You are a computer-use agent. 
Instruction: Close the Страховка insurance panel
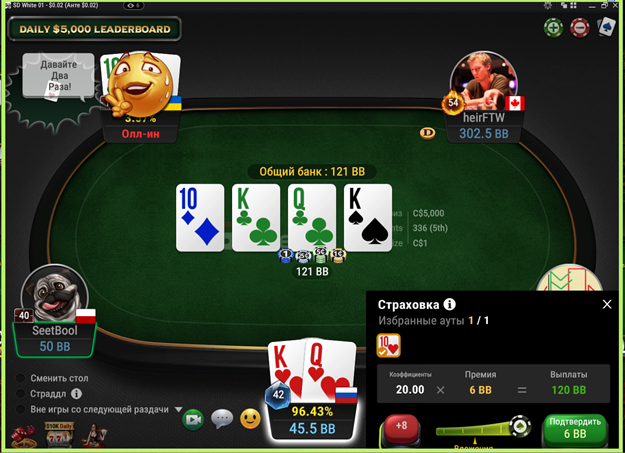606,304
